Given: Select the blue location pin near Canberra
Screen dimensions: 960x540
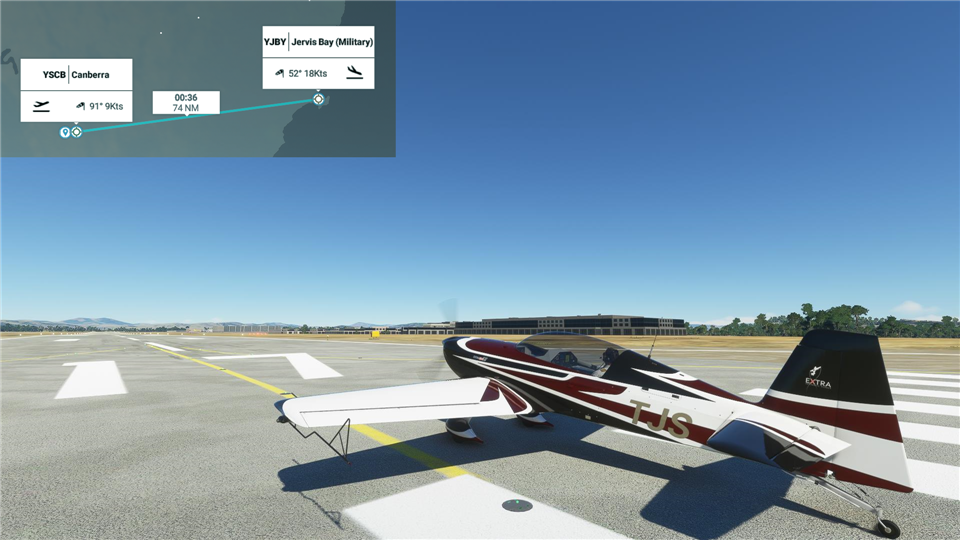Looking at the screenshot, I should [x=65, y=132].
